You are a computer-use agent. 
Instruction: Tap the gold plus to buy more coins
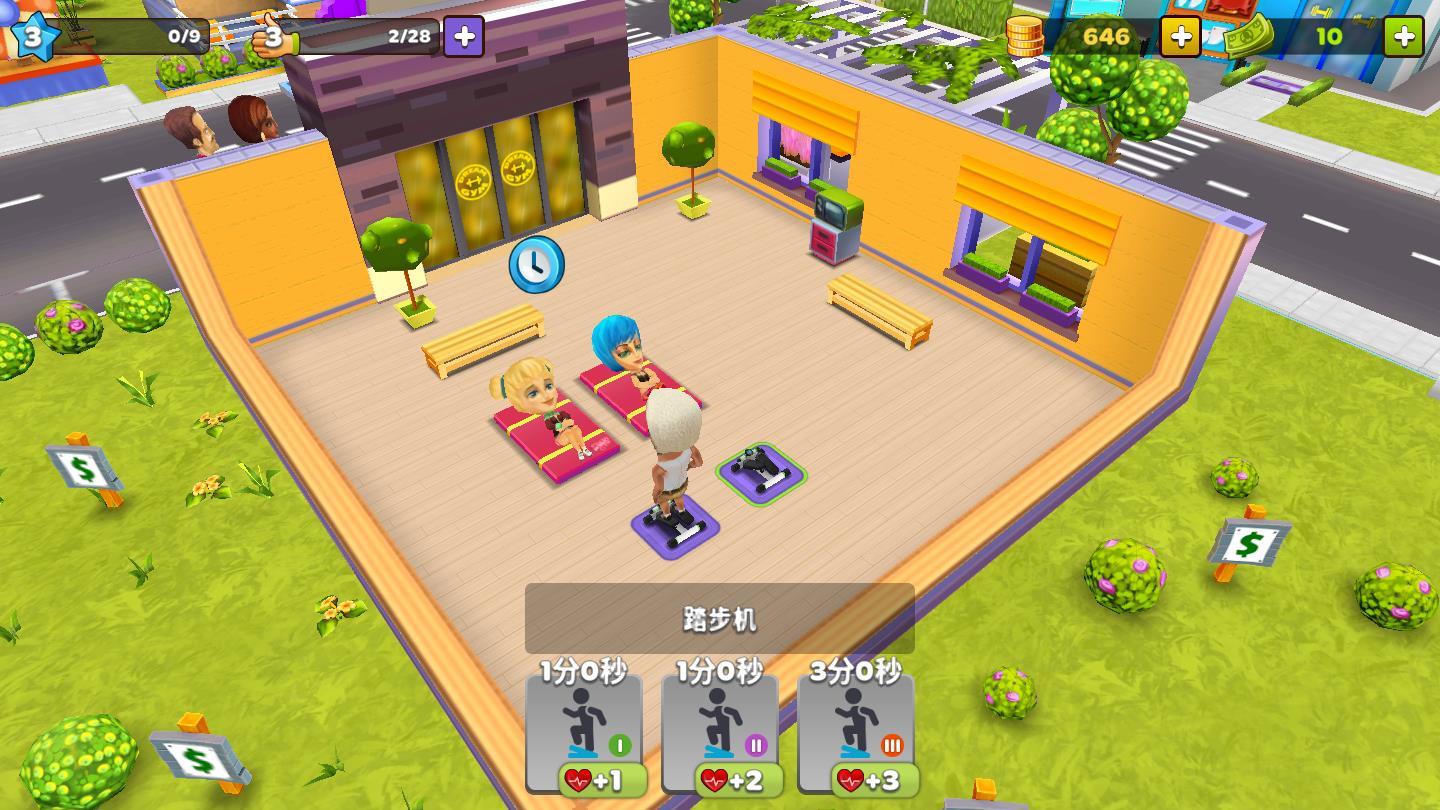point(1181,37)
